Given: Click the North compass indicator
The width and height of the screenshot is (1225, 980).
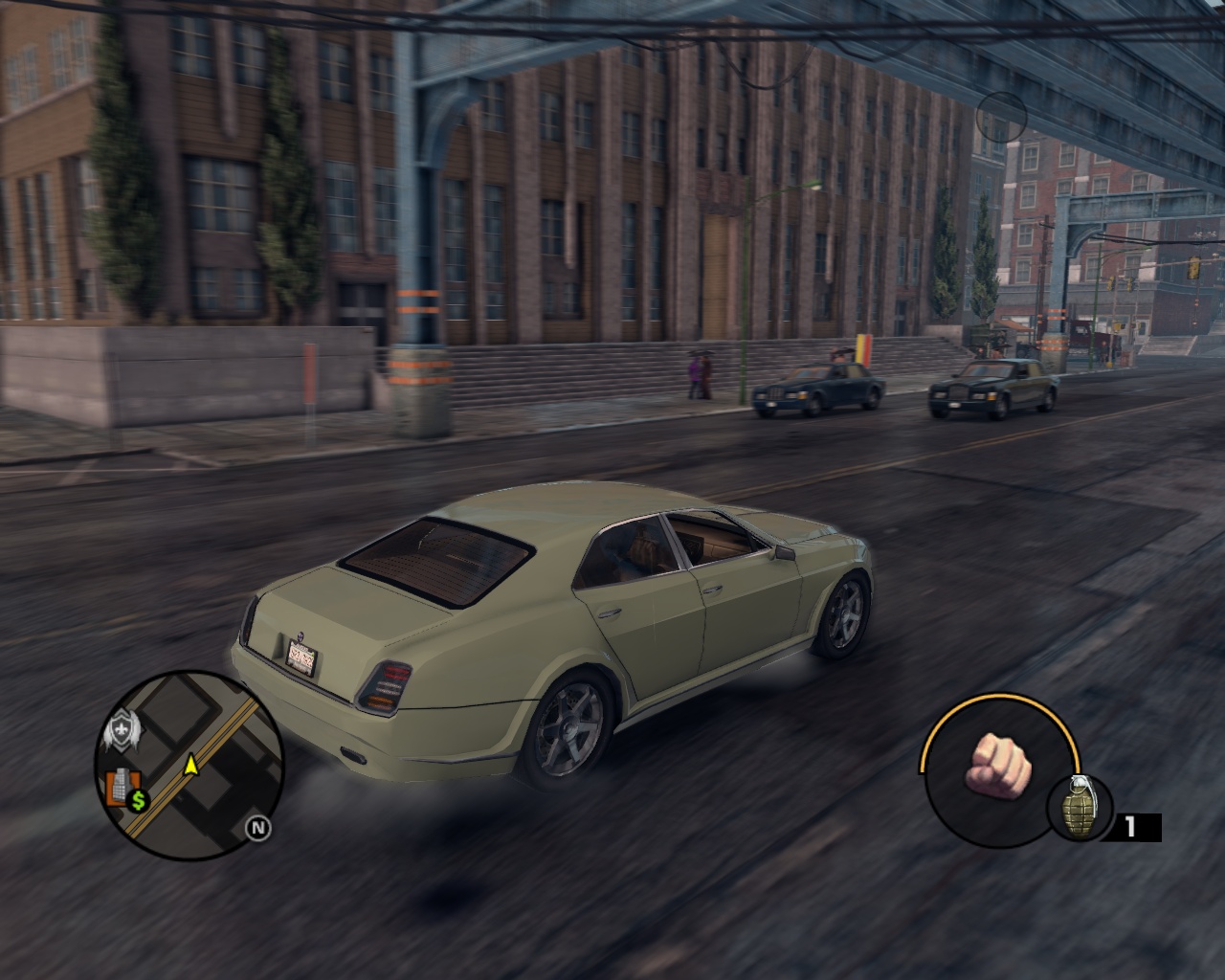Looking at the screenshot, I should coord(256,828).
